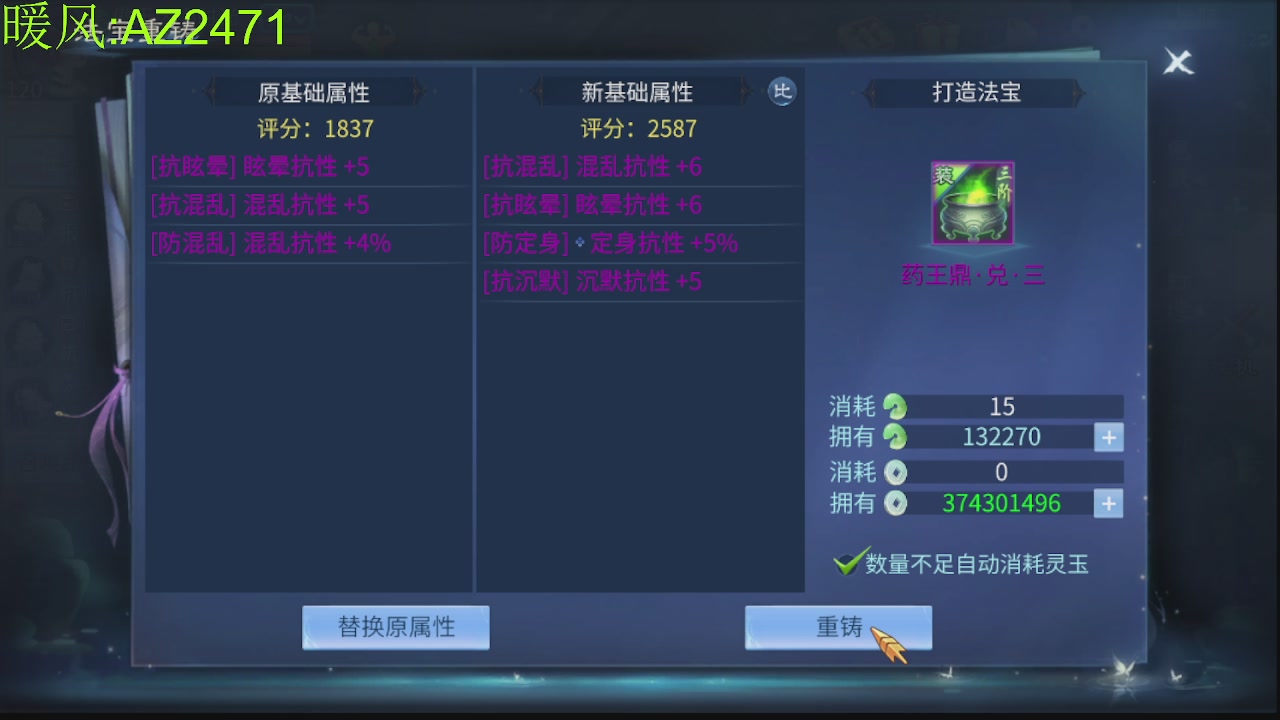
Task: Click the coin icon beside 消耗 0
Action: (894, 471)
